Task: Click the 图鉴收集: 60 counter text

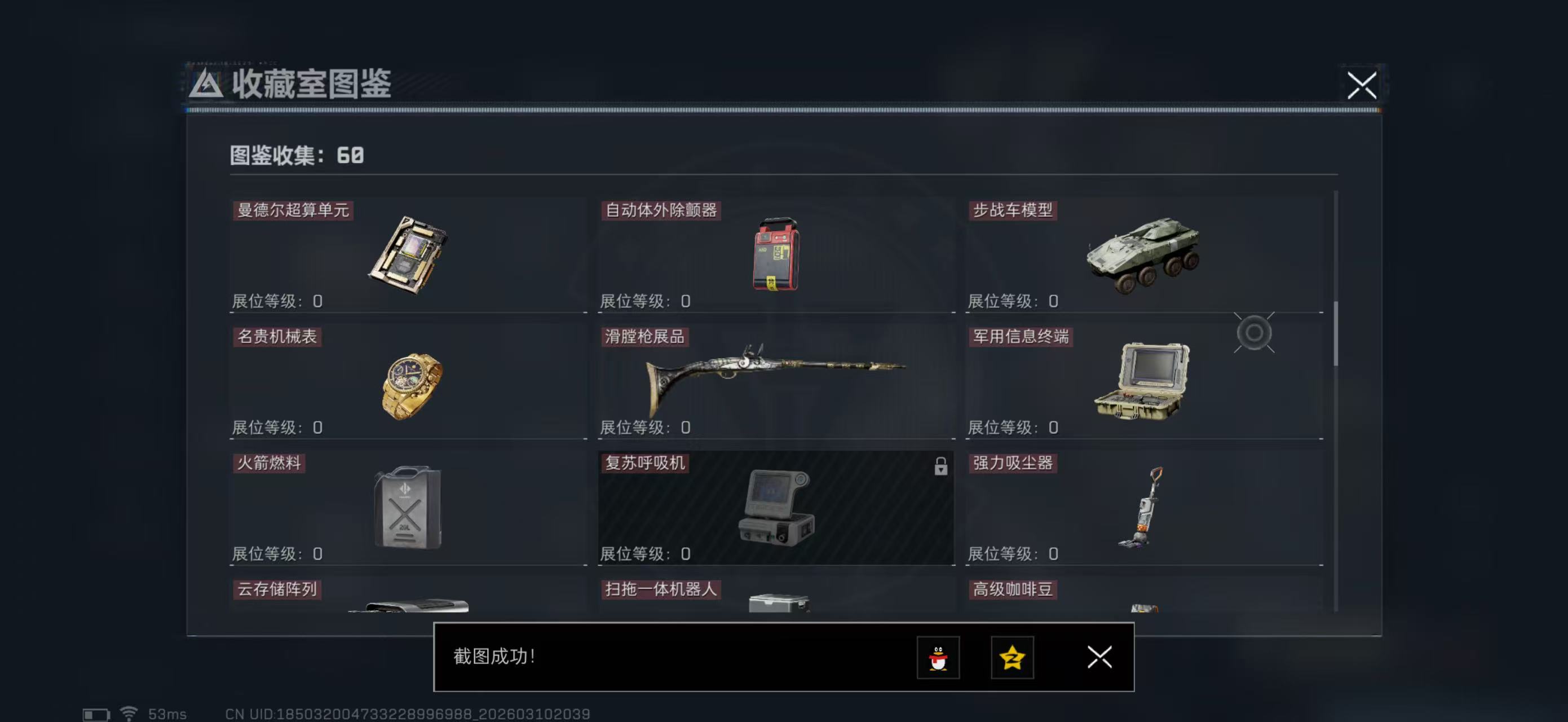Action: point(295,156)
